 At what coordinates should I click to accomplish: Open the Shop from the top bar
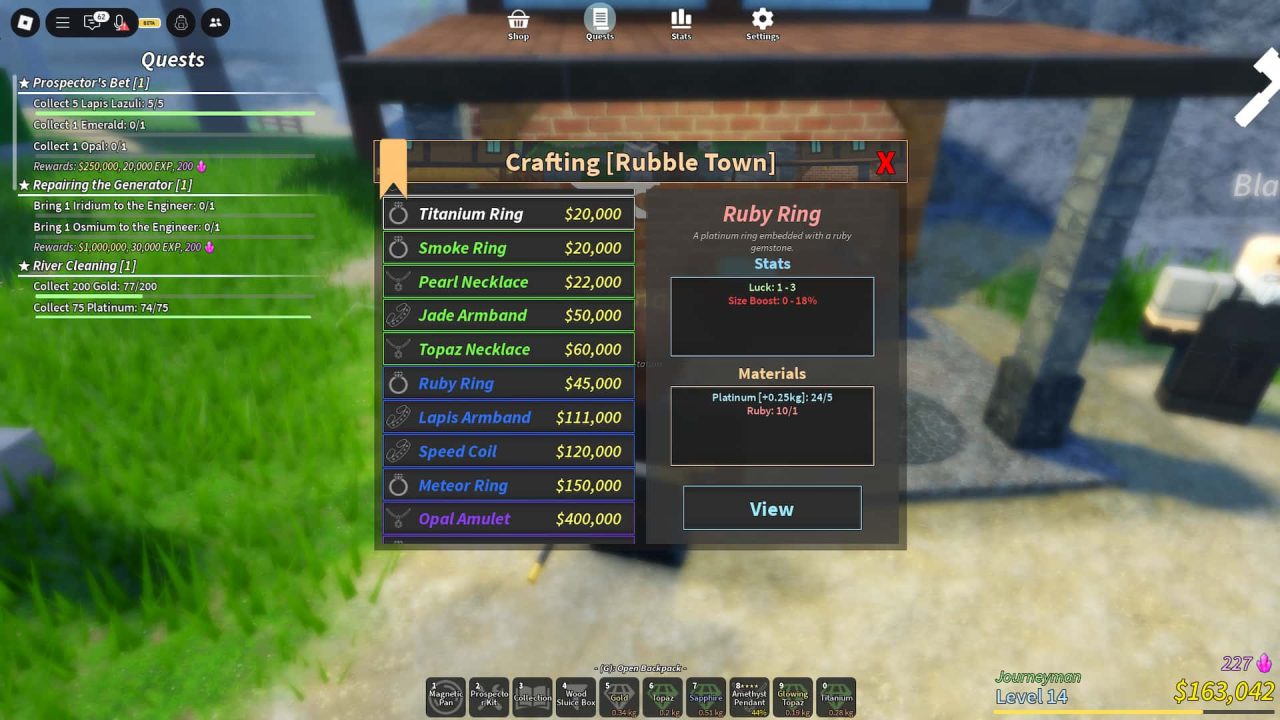pyautogui.click(x=518, y=22)
